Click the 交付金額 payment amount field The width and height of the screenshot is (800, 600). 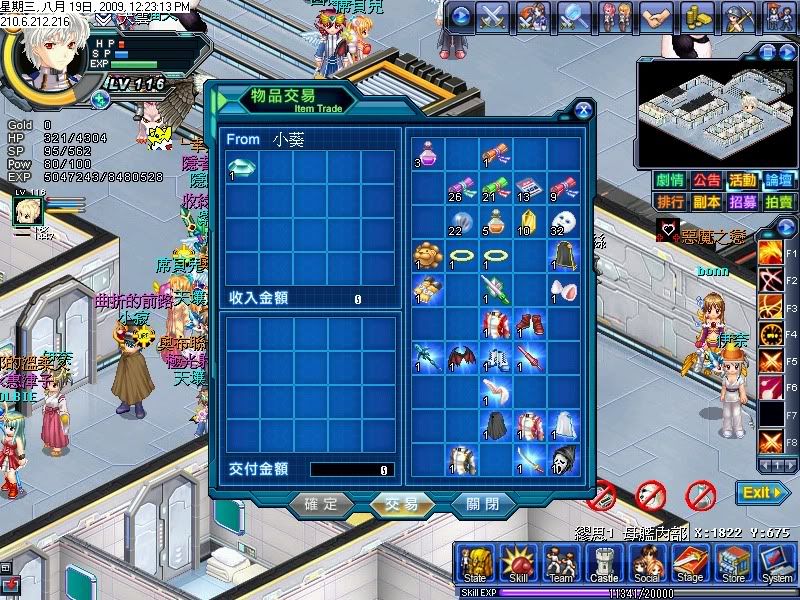click(x=351, y=469)
